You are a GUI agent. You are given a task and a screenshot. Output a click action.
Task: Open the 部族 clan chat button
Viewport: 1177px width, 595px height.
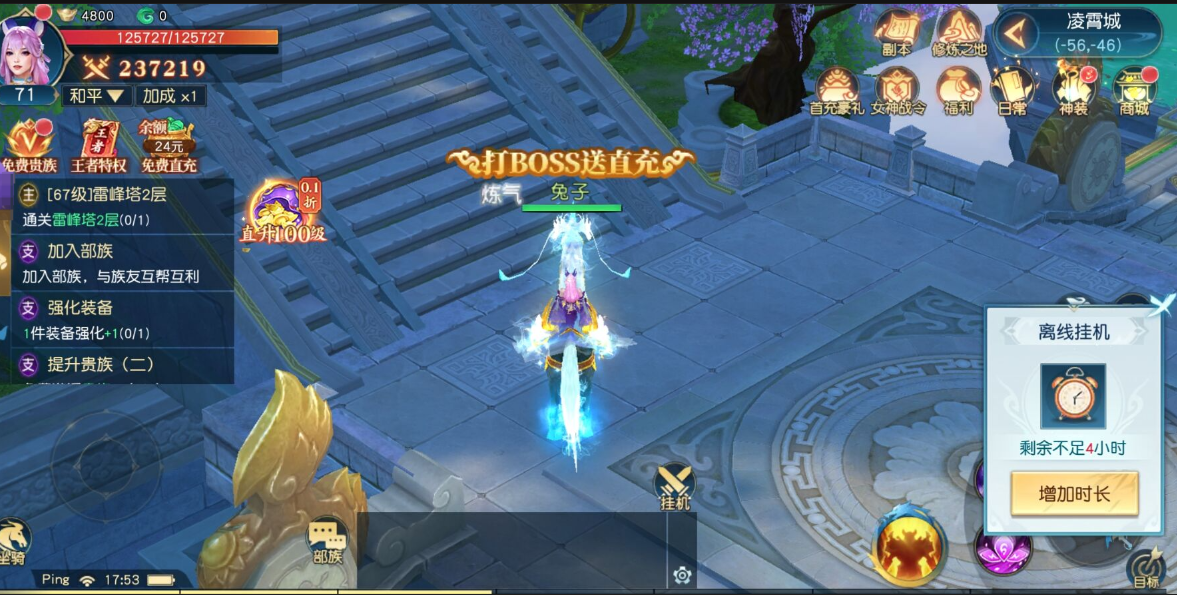pos(326,542)
